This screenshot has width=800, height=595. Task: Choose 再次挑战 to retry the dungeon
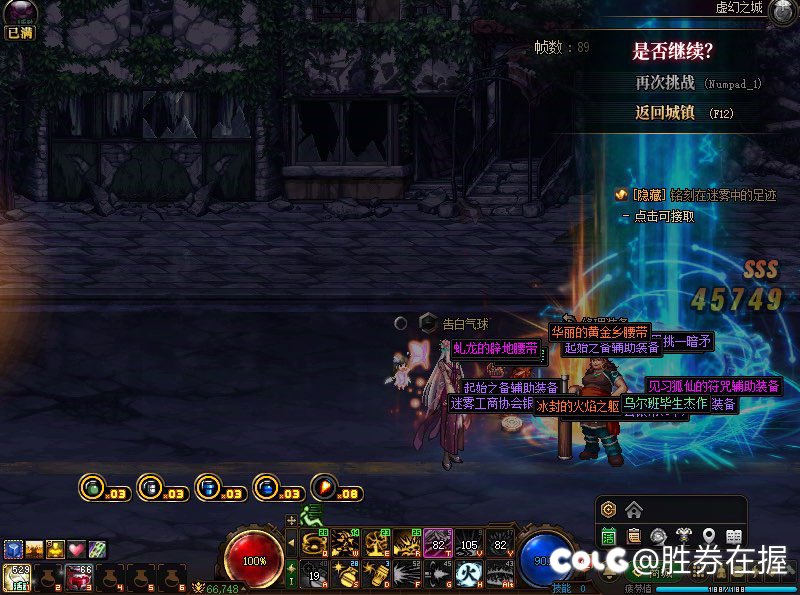[668, 83]
